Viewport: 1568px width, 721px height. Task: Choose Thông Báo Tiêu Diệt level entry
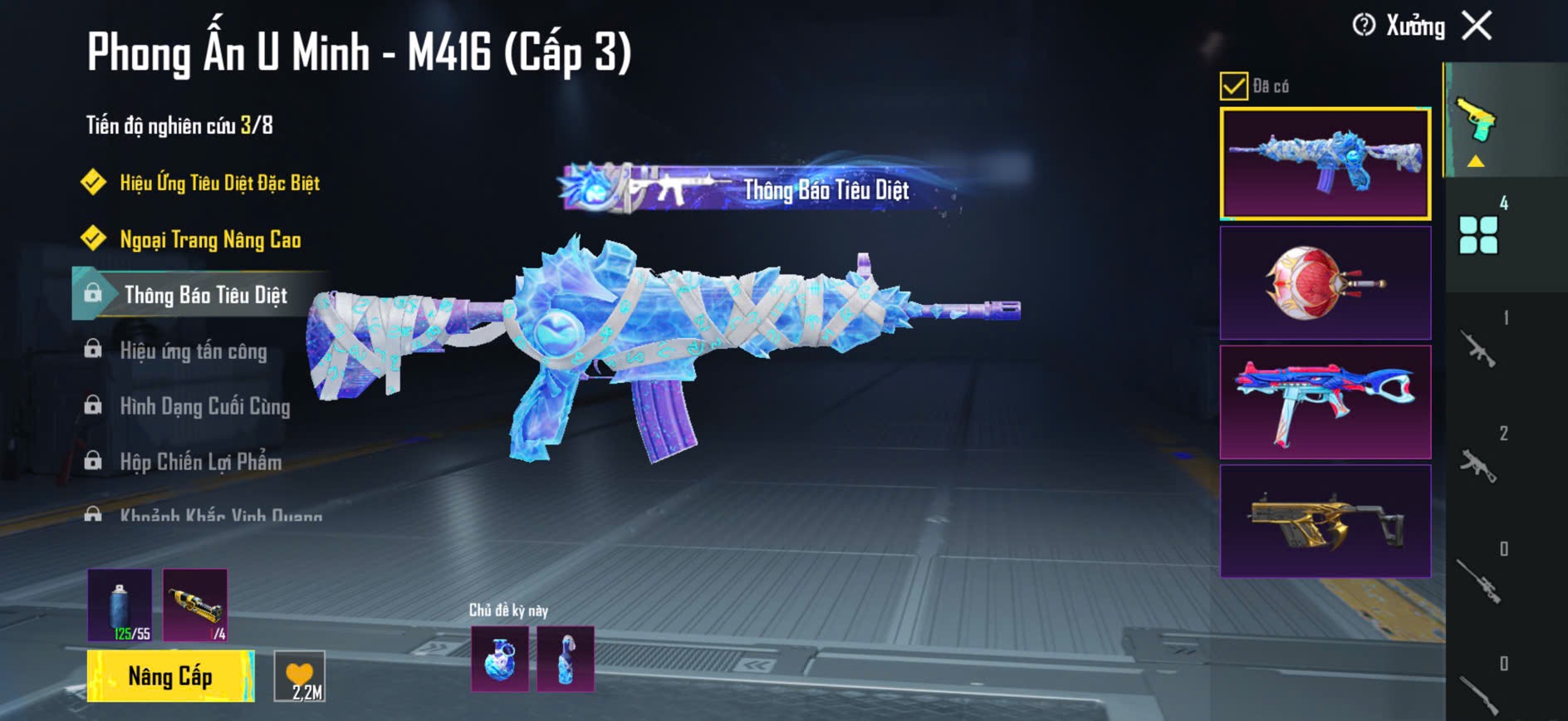pos(205,295)
